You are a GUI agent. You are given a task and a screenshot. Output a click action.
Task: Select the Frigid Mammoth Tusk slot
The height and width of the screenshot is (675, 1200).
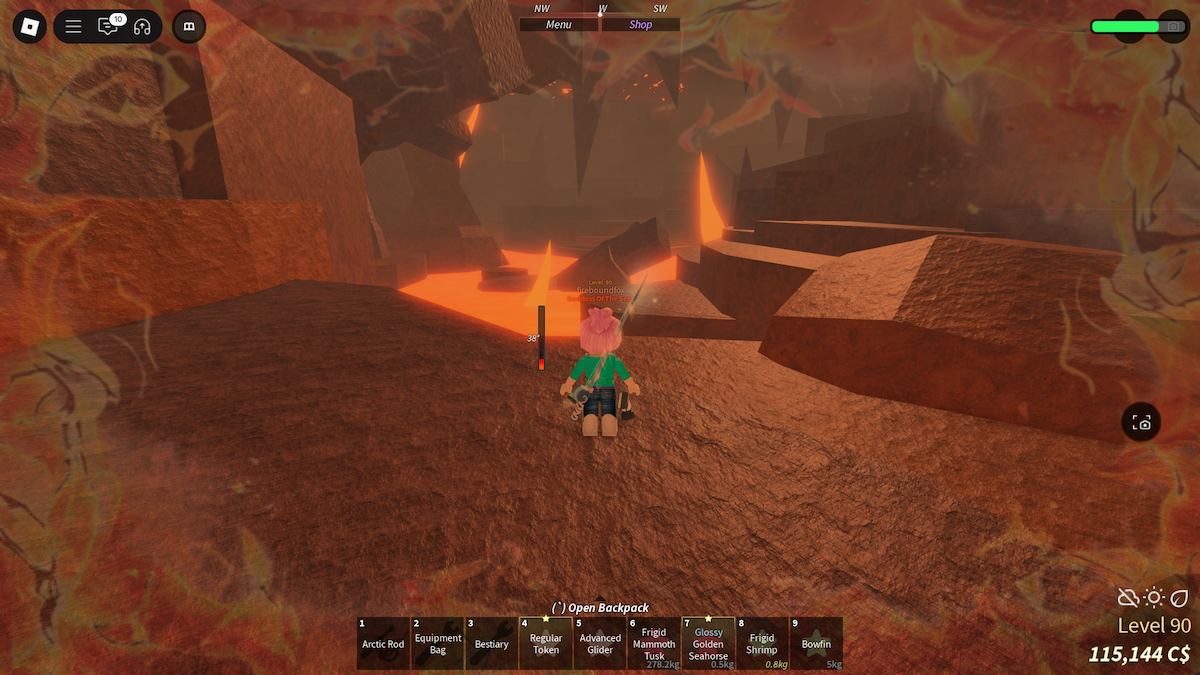(654, 643)
